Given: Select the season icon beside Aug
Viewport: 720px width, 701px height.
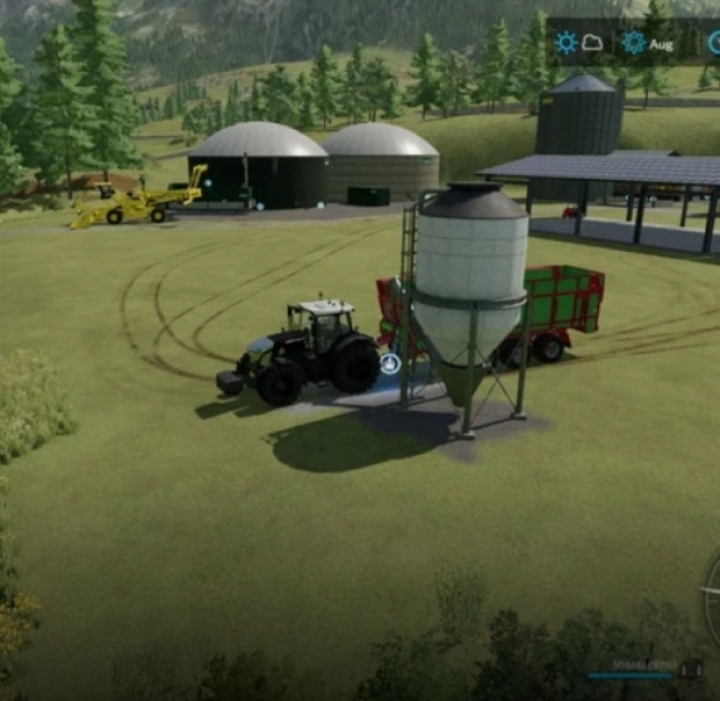Looking at the screenshot, I should 634,42.
